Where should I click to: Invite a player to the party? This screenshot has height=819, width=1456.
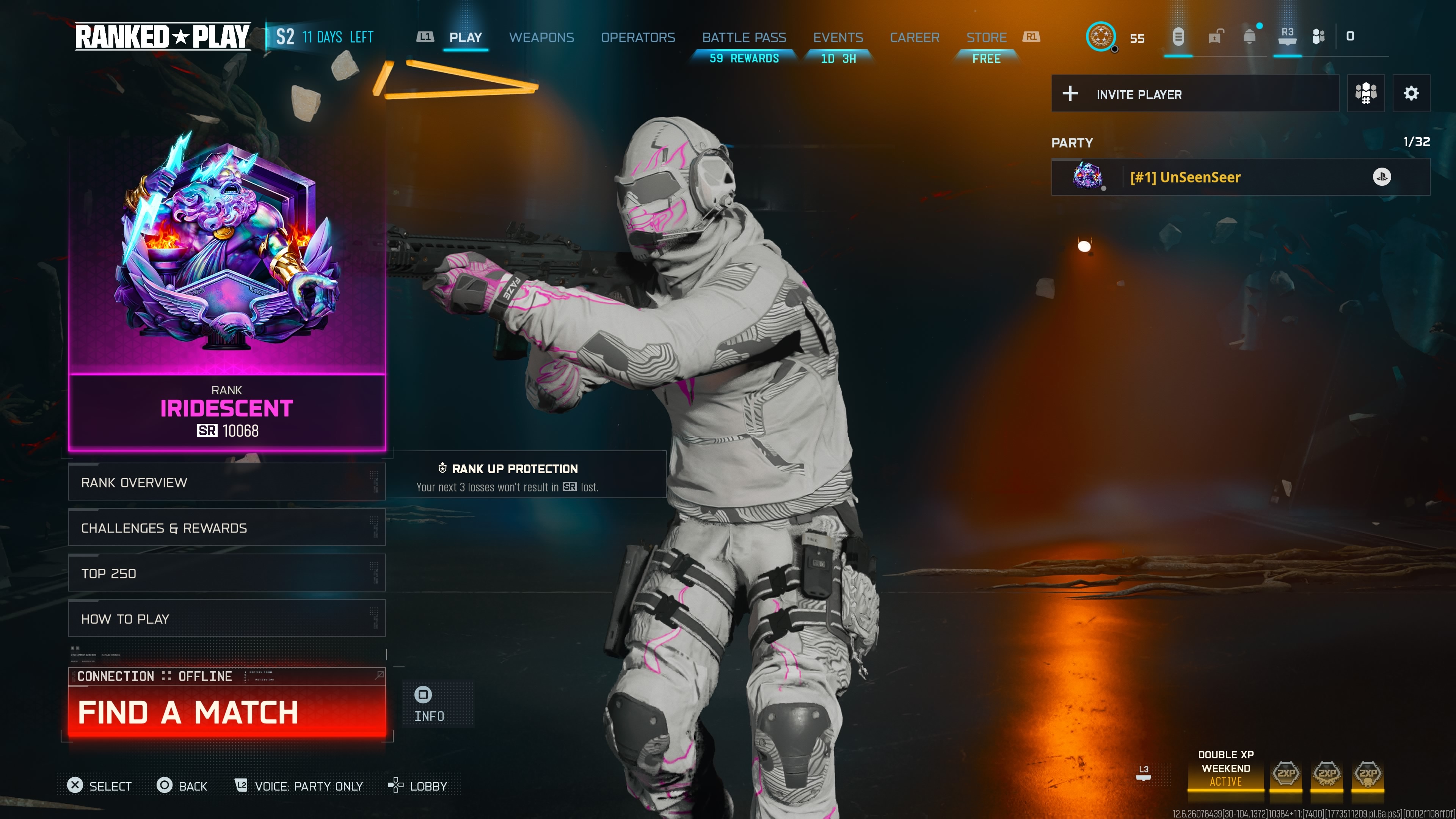pyautogui.click(x=1194, y=94)
